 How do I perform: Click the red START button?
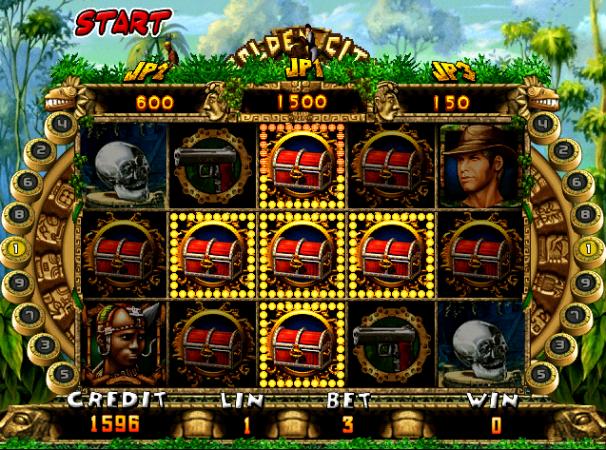pos(109,21)
